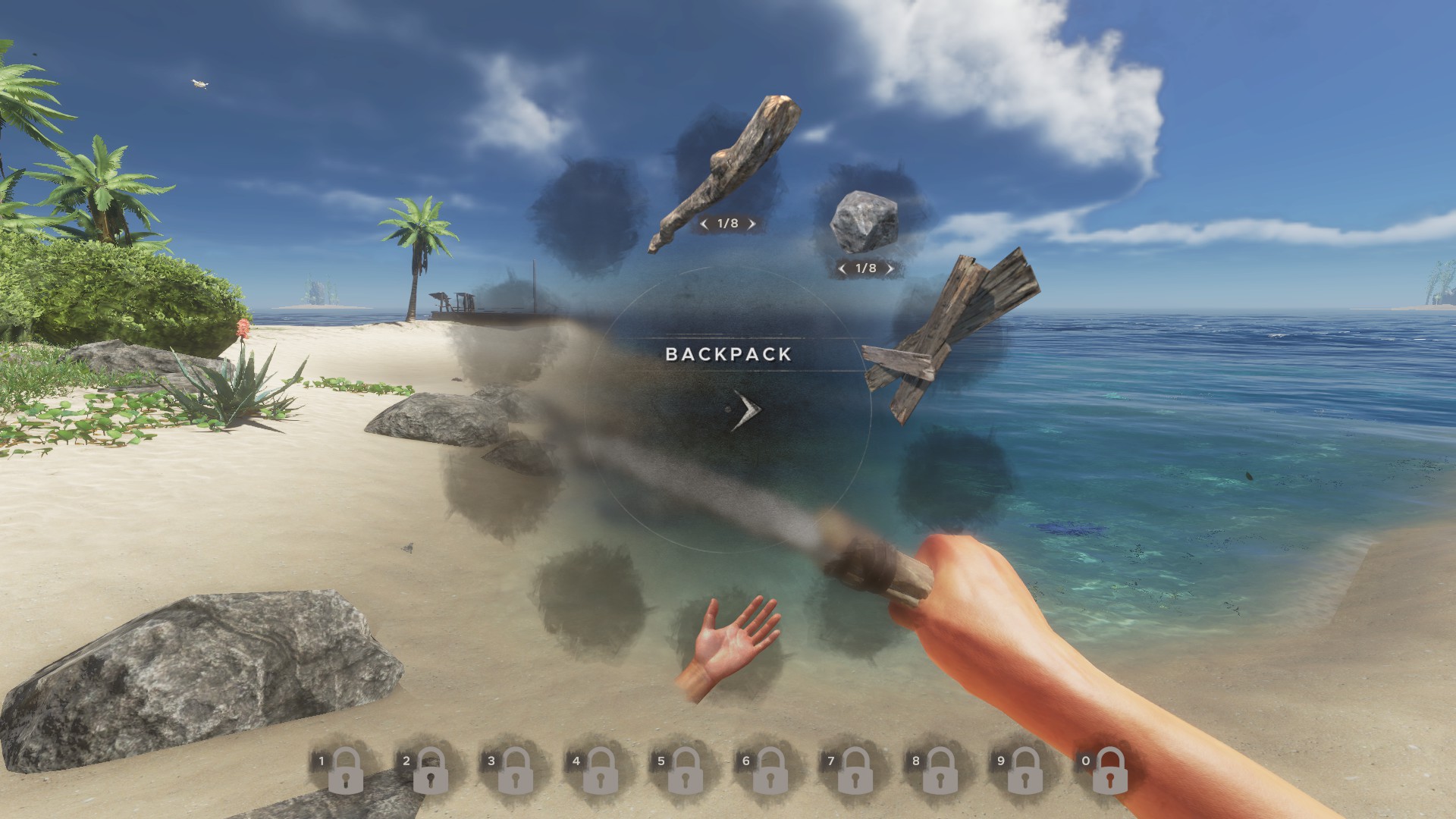Choose locked hotbar slot 9
The height and width of the screenshot is (819, 1456).
tap(1025, 769)
